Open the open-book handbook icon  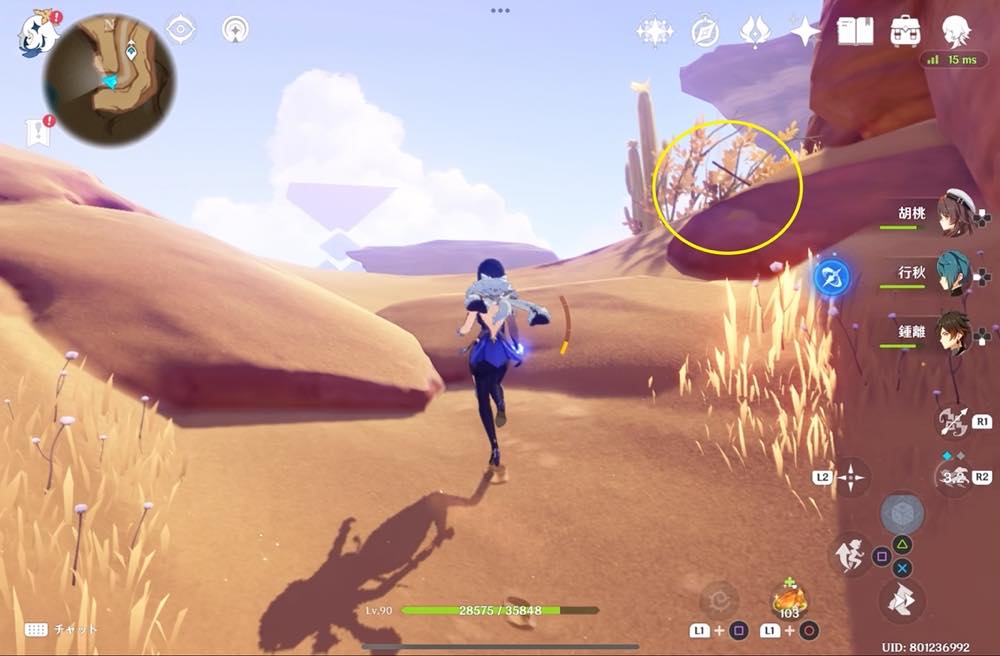(x=855, y=31)
